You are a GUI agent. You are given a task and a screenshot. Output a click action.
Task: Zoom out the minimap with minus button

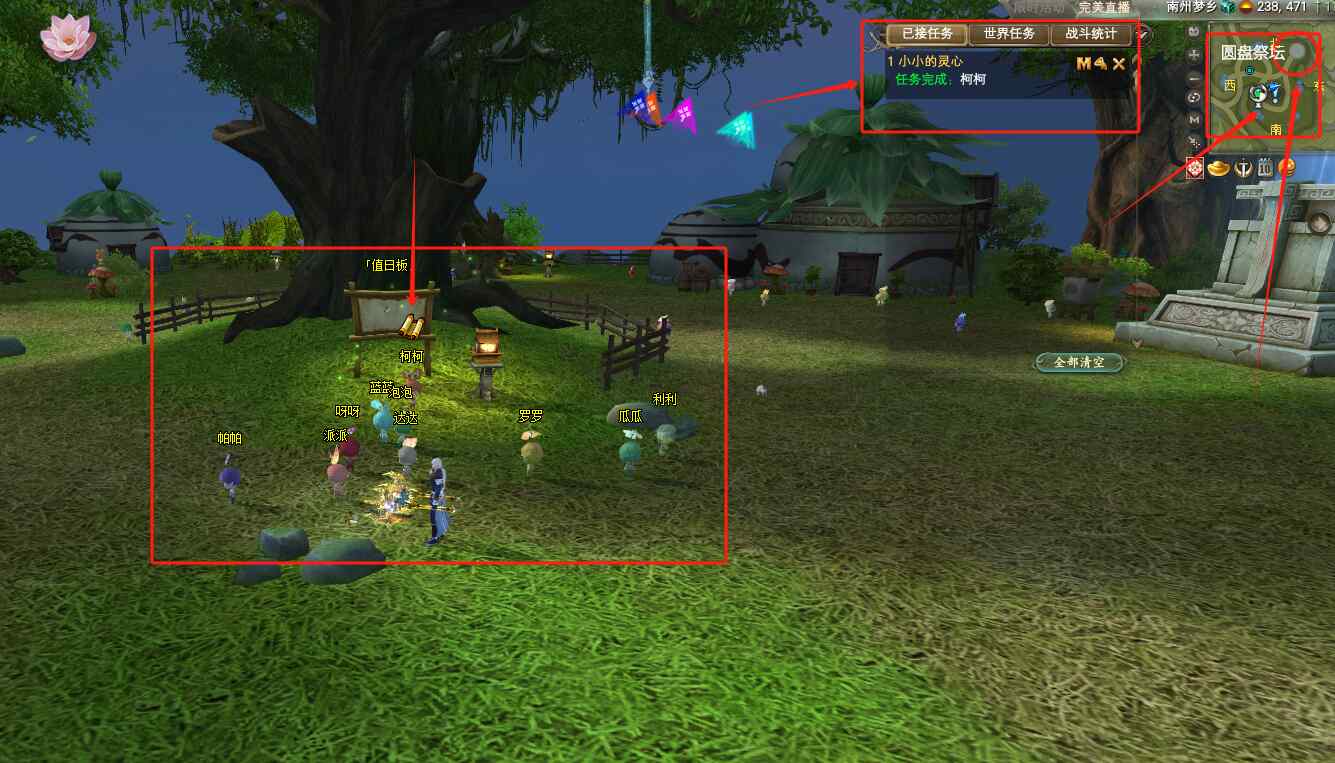[1194, 76]
